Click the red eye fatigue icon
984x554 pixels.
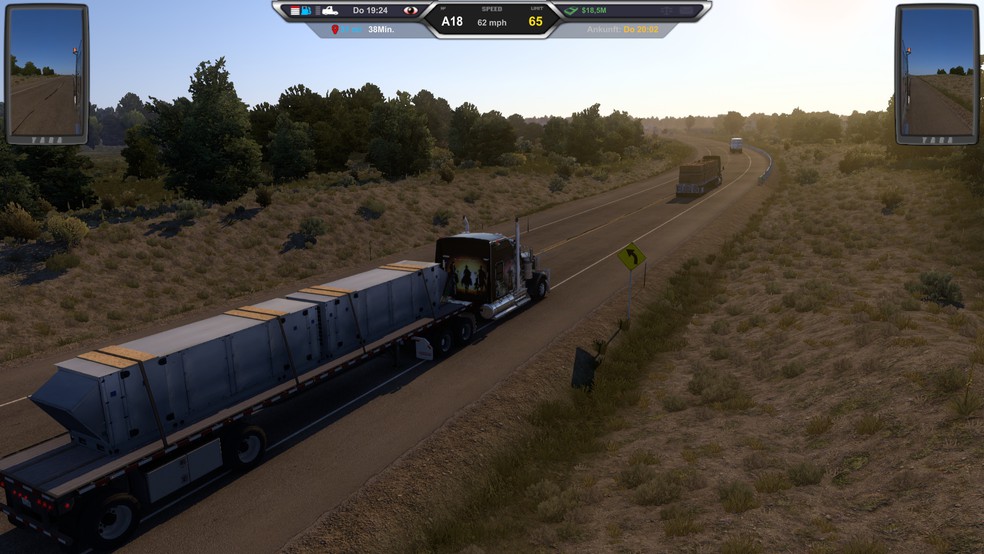coord(409,10)
